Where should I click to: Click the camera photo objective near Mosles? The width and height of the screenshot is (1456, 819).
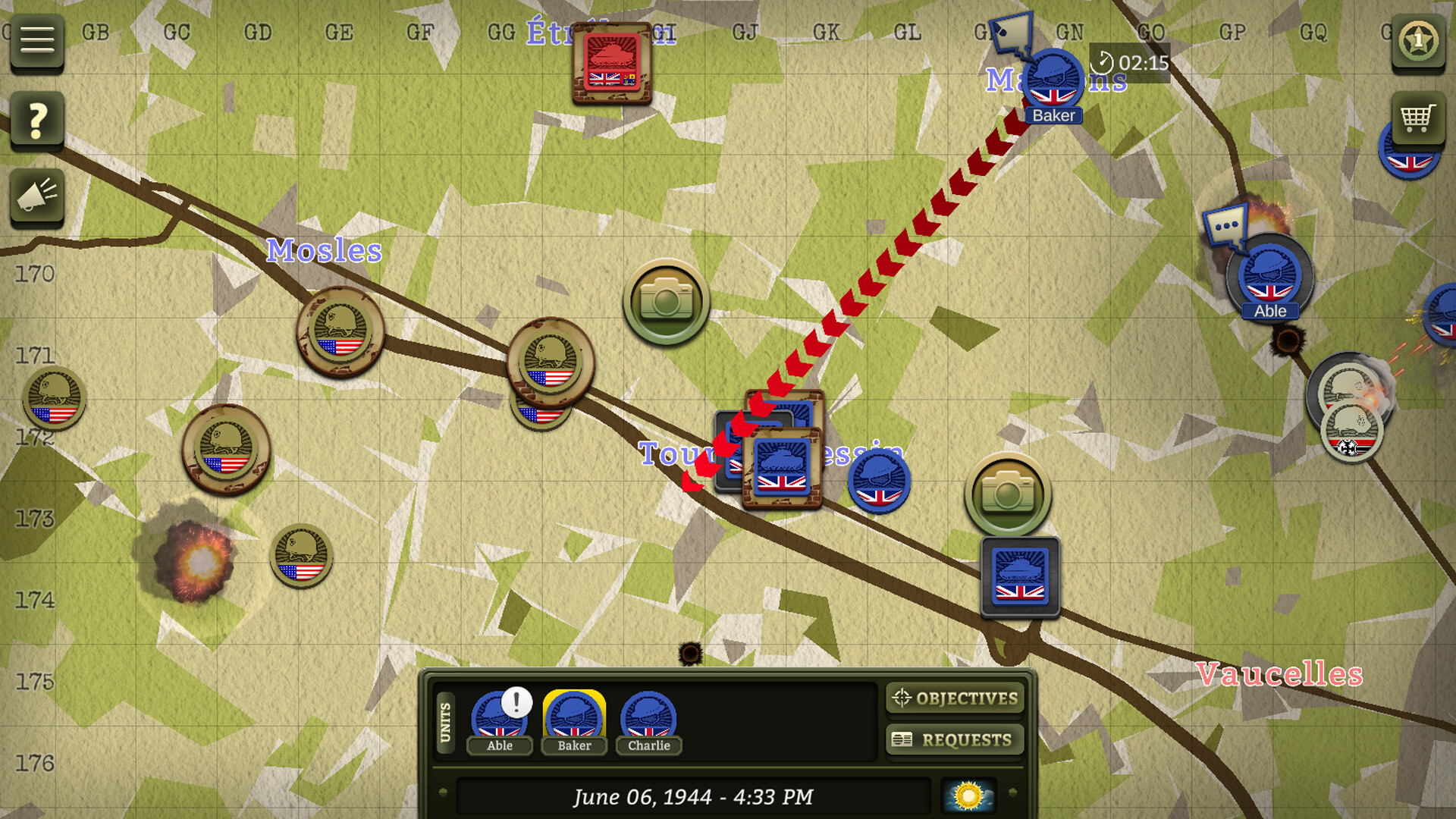[666, 300]
